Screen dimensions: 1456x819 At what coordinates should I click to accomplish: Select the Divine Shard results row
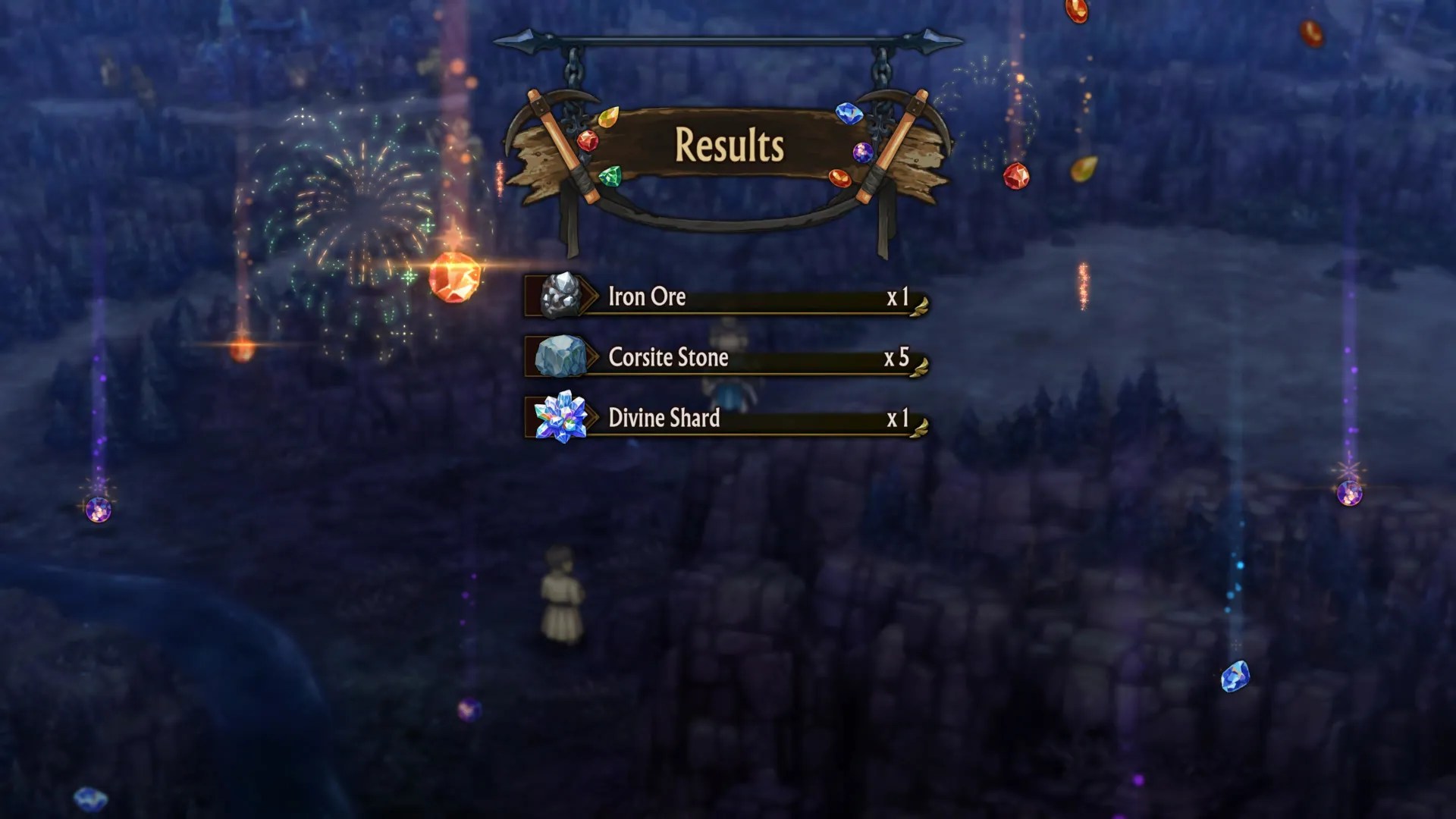[x=728, y=418]
